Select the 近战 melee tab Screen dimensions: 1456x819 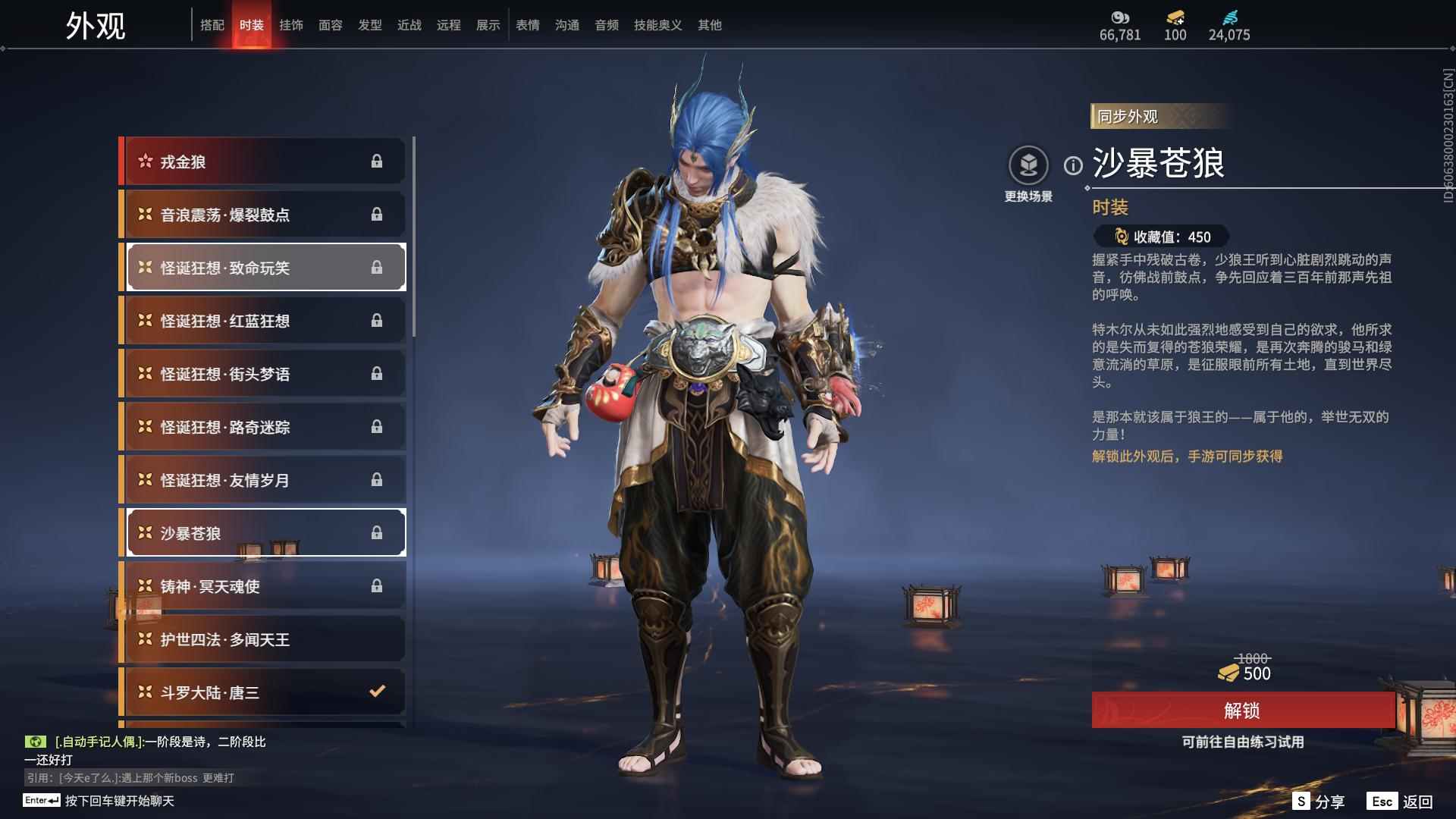point(409,25)
